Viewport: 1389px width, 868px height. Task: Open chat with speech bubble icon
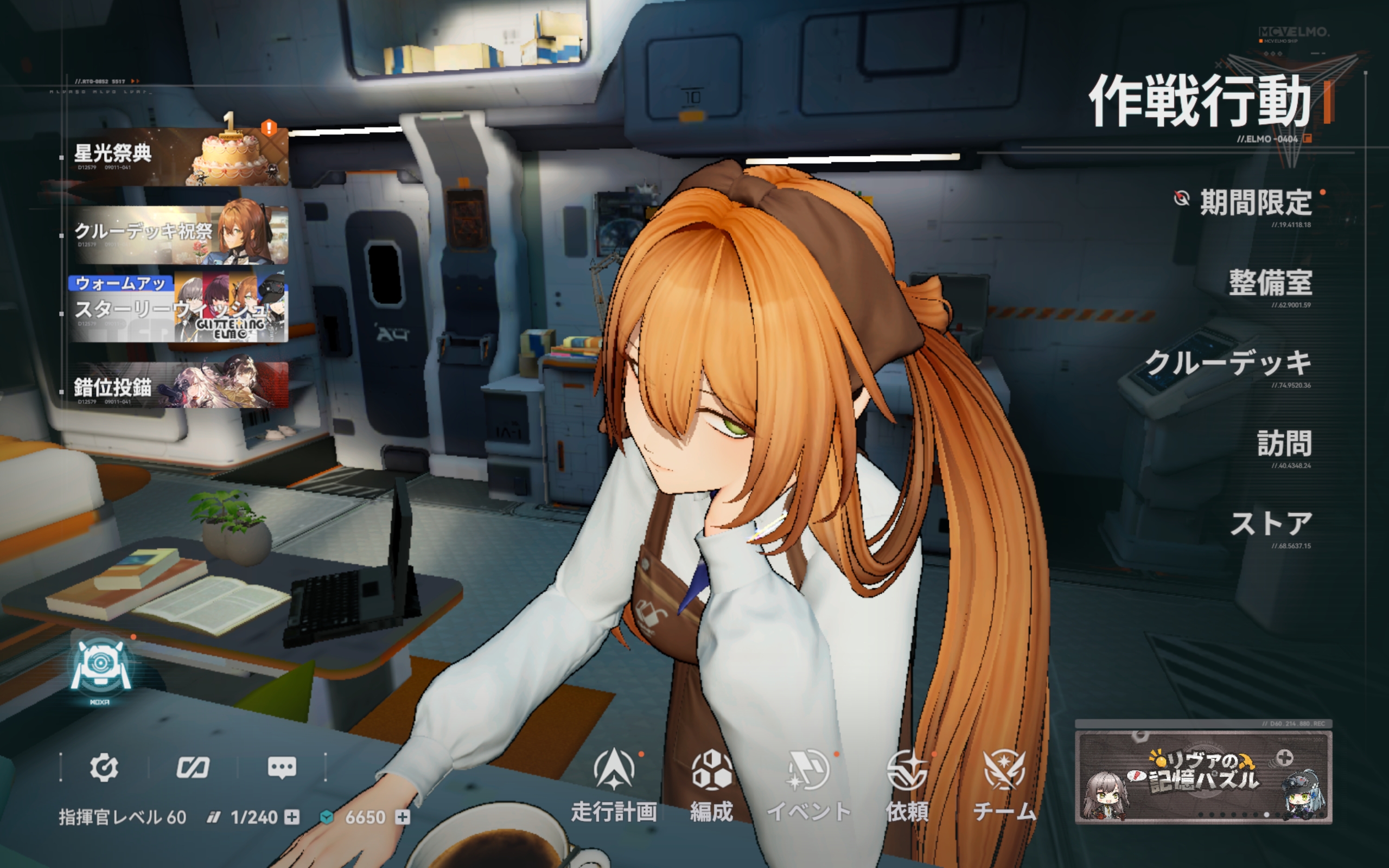(x=282, y=768)
